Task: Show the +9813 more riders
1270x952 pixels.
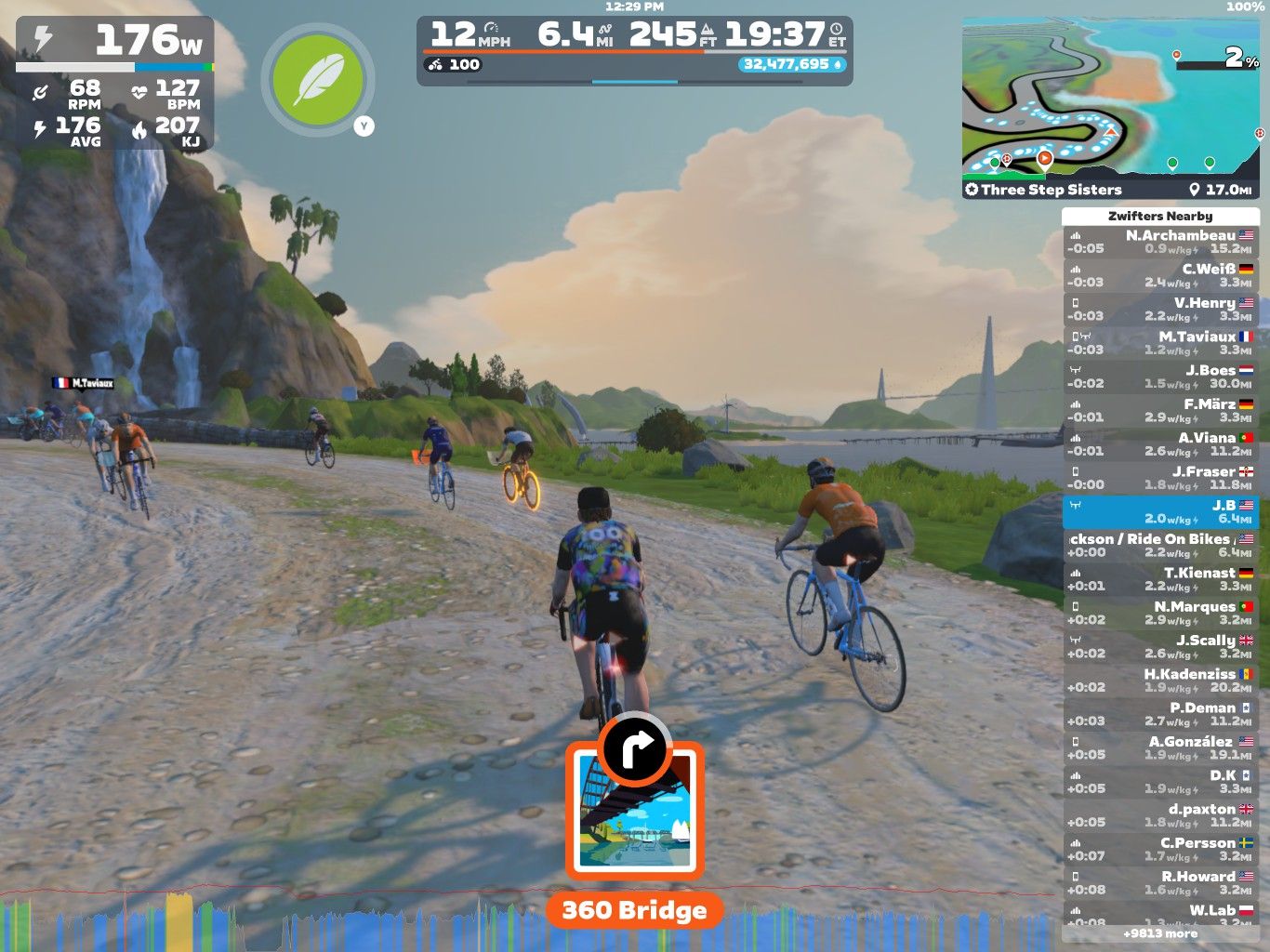Action: [x=1160, y=933]
